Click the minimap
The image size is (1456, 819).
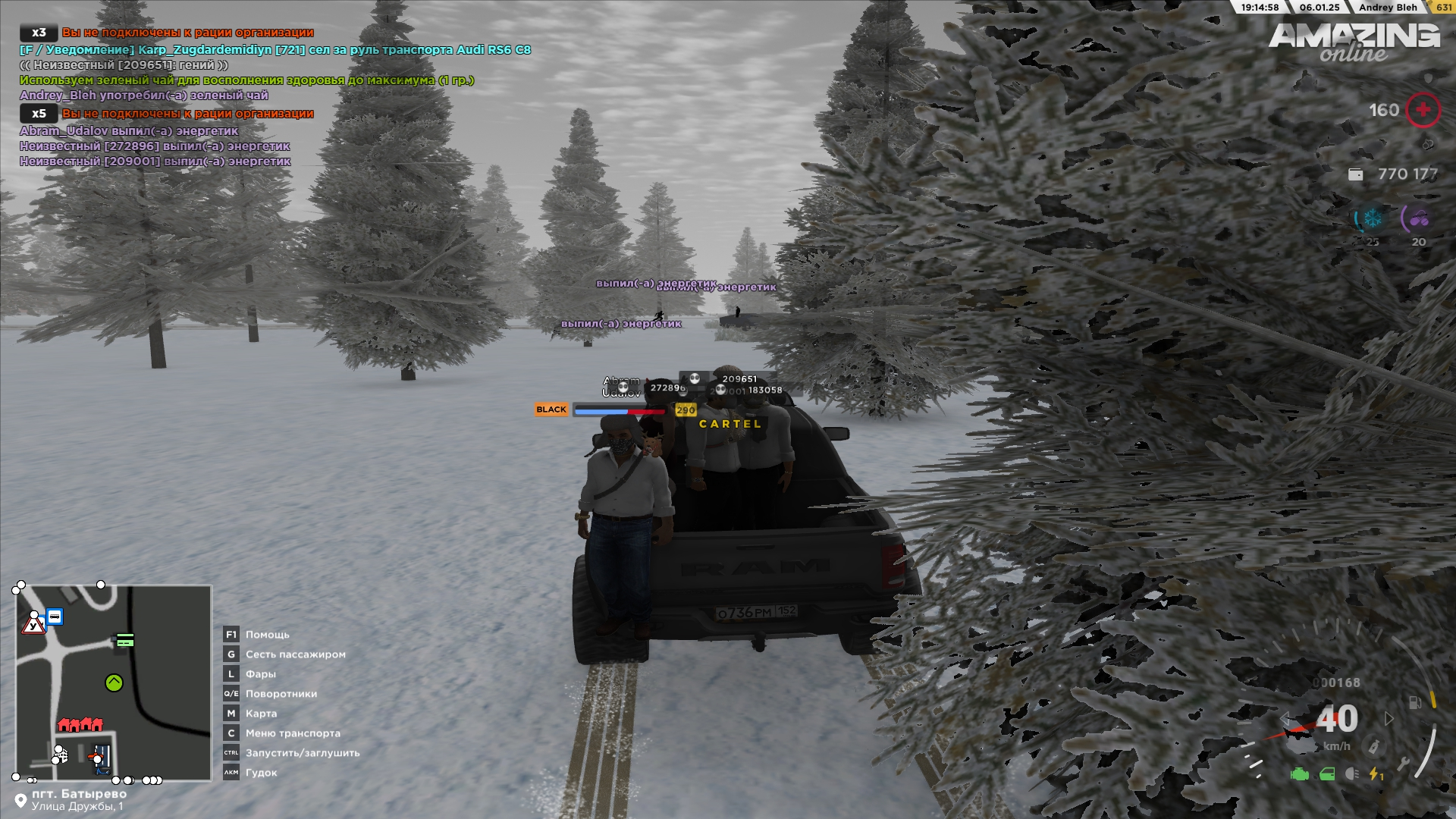(x=114, y=682)
